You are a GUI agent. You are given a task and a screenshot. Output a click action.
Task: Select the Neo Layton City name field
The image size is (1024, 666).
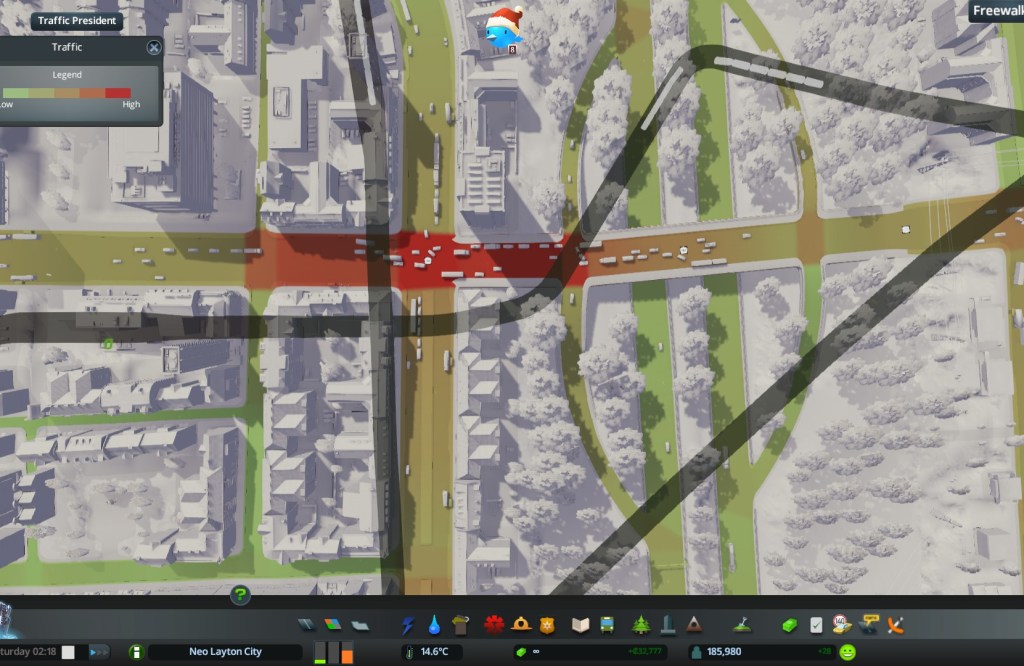225,652
